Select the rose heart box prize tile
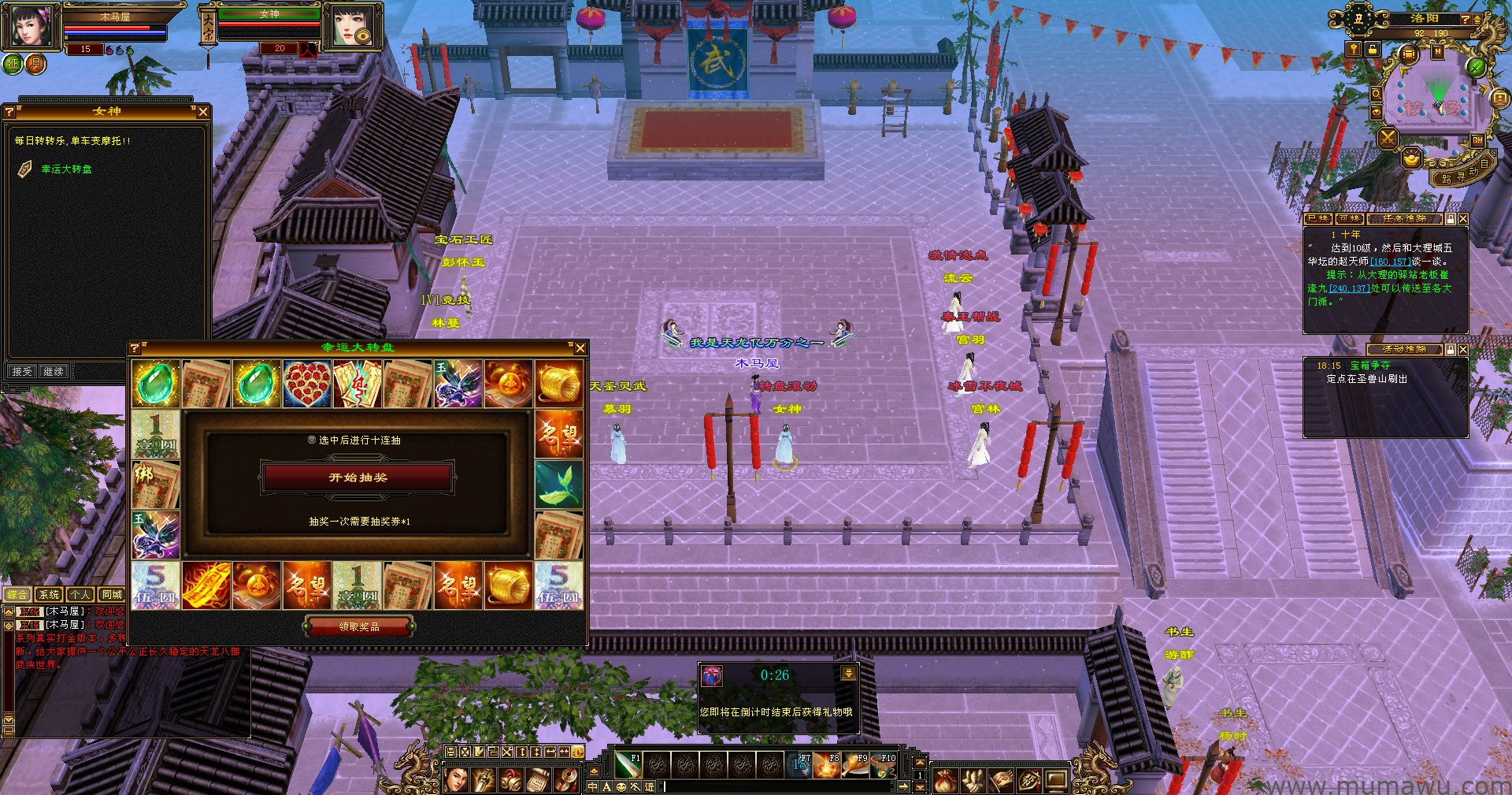This screenshot has width=1512, height=795. 307,384
